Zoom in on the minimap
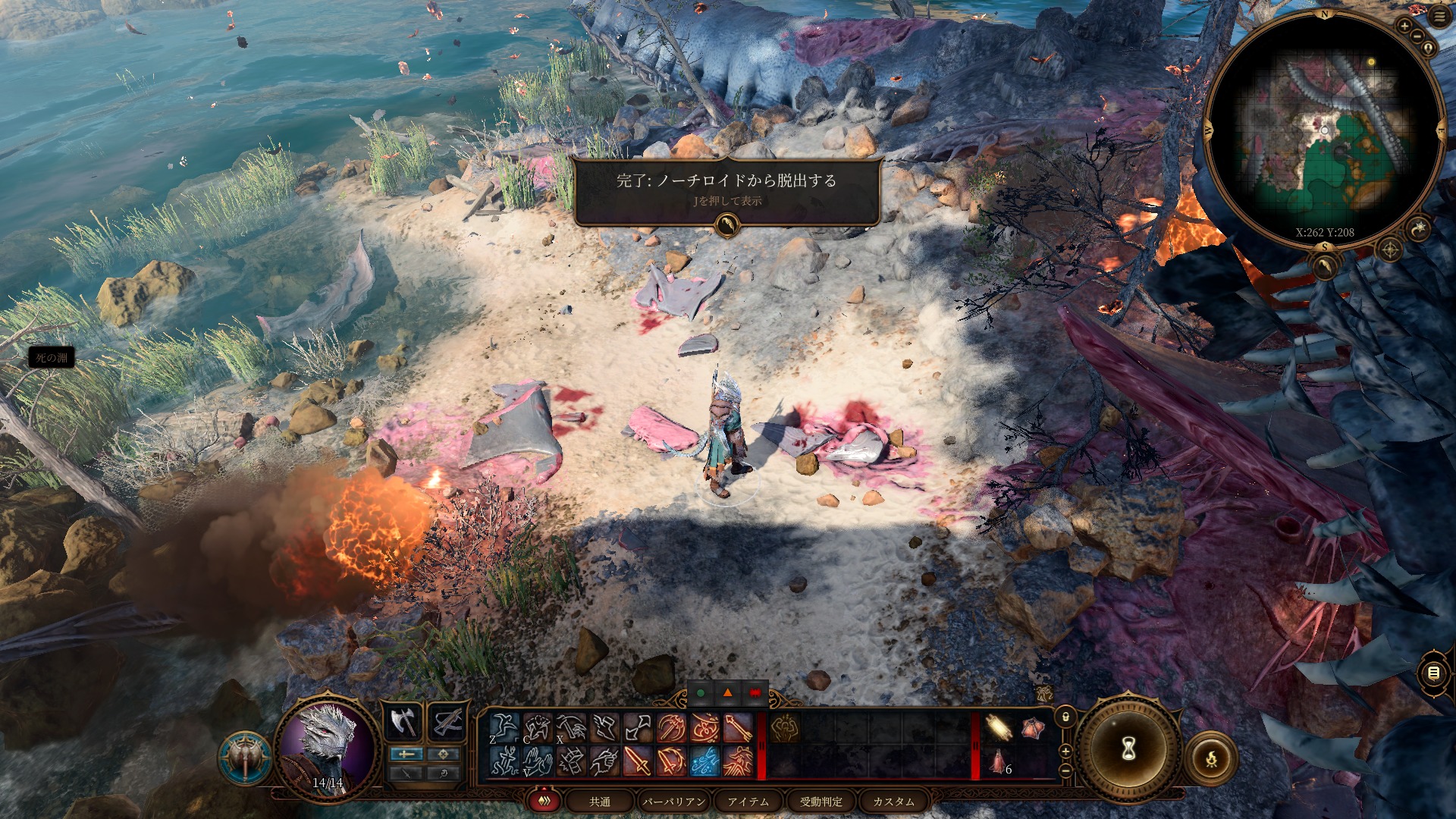The height and width of the screenshot is (819, 1456). point(1404,26)
